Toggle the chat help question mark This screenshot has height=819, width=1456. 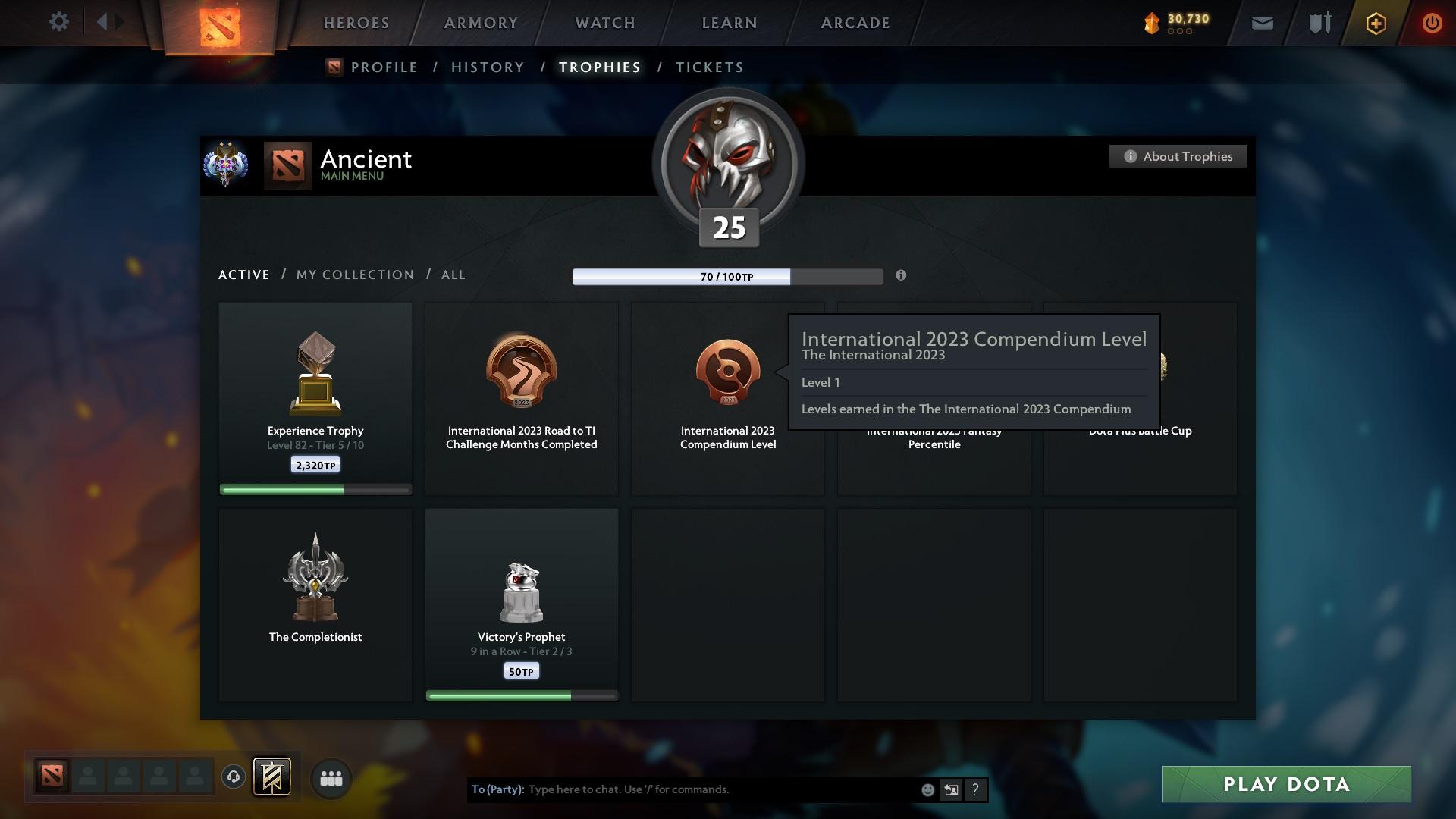pyautogui.click(x=975, y=789)
